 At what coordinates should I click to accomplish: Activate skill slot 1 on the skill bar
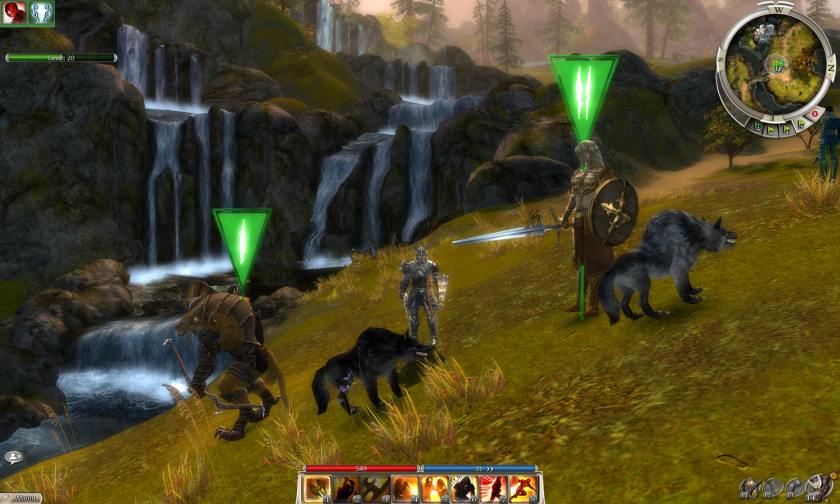coord(318,489)
